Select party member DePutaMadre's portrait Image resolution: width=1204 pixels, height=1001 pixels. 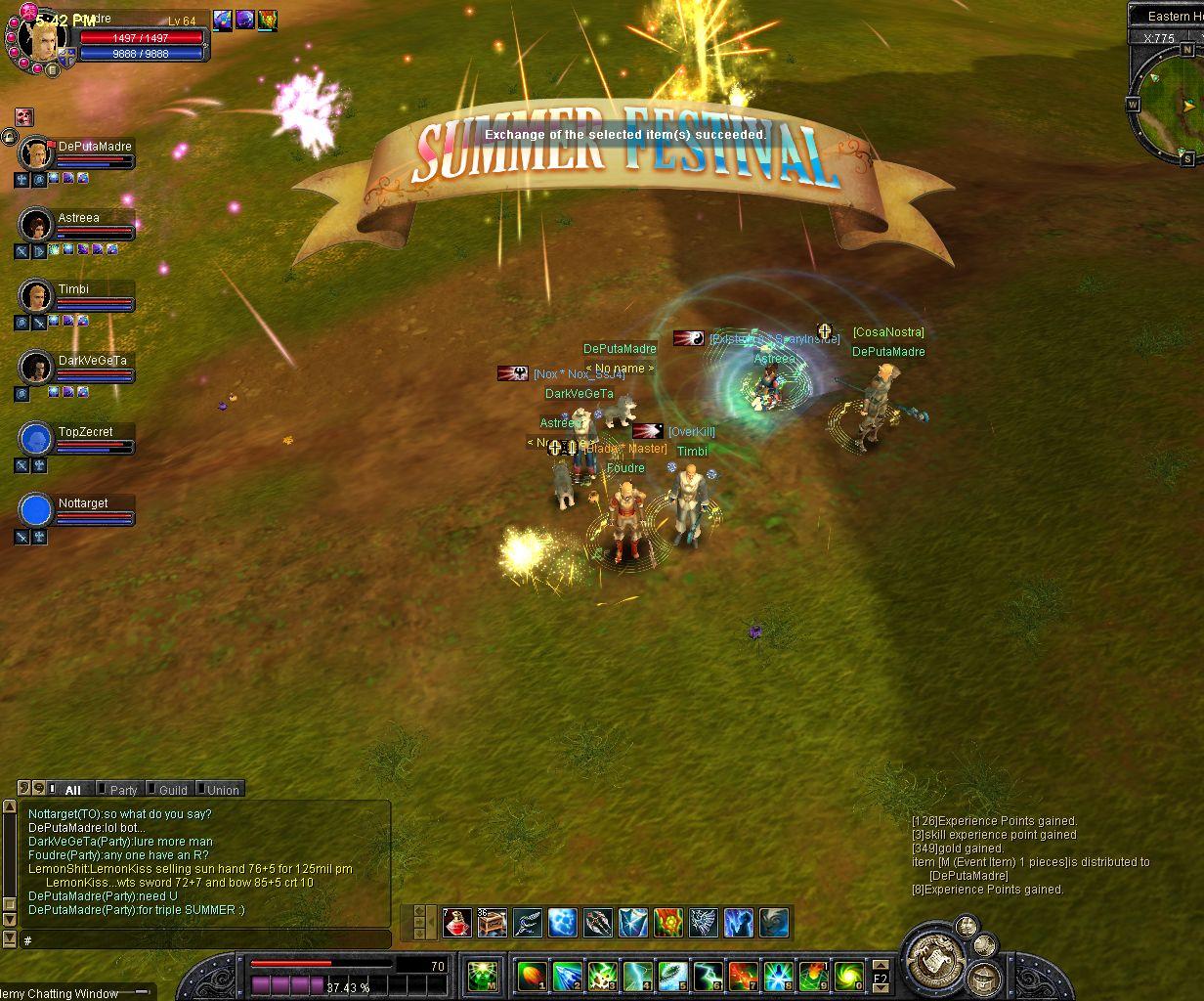[36, 153]
